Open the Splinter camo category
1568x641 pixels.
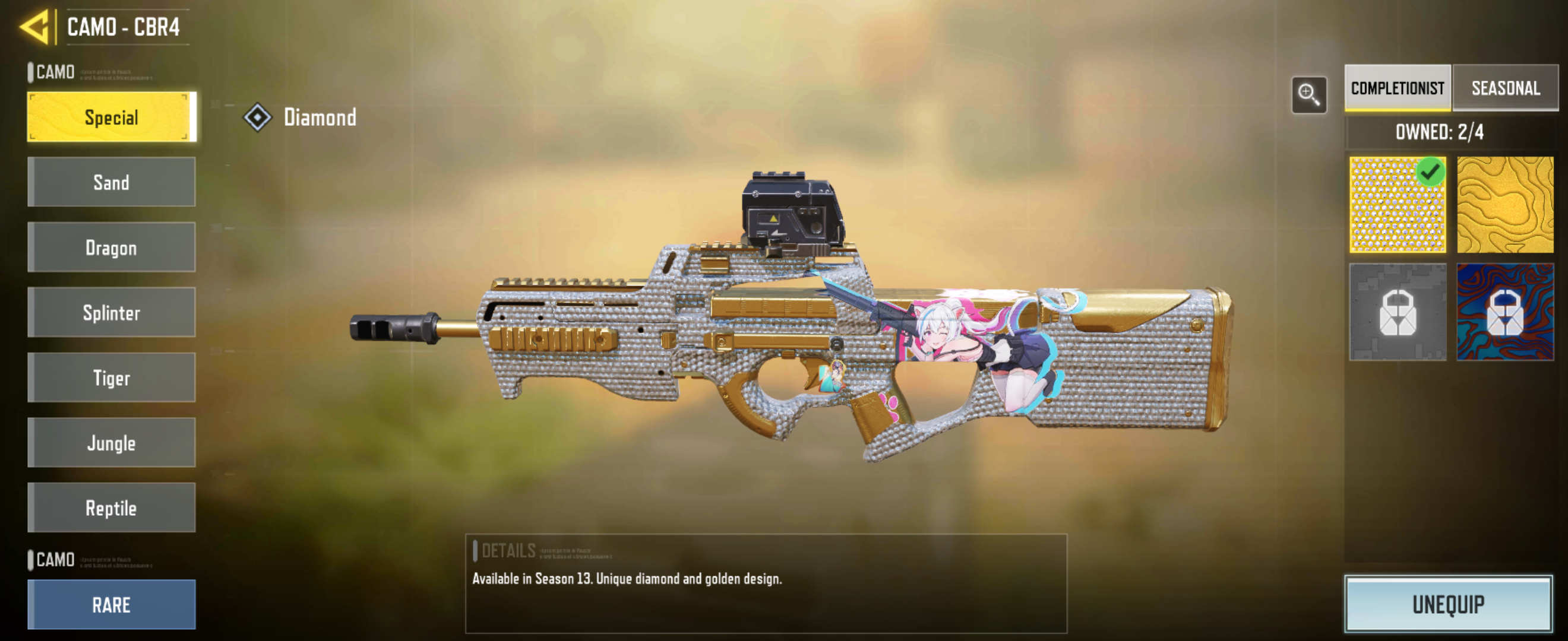[112, 313]
